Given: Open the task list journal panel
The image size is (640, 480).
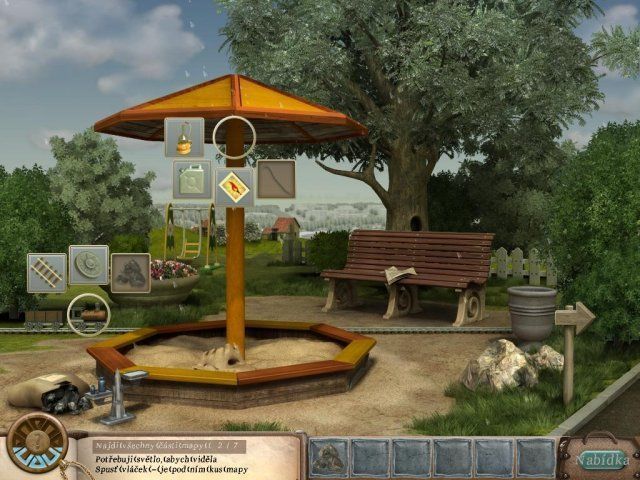Looking at the screenshot, I should [x=190, y=454].
